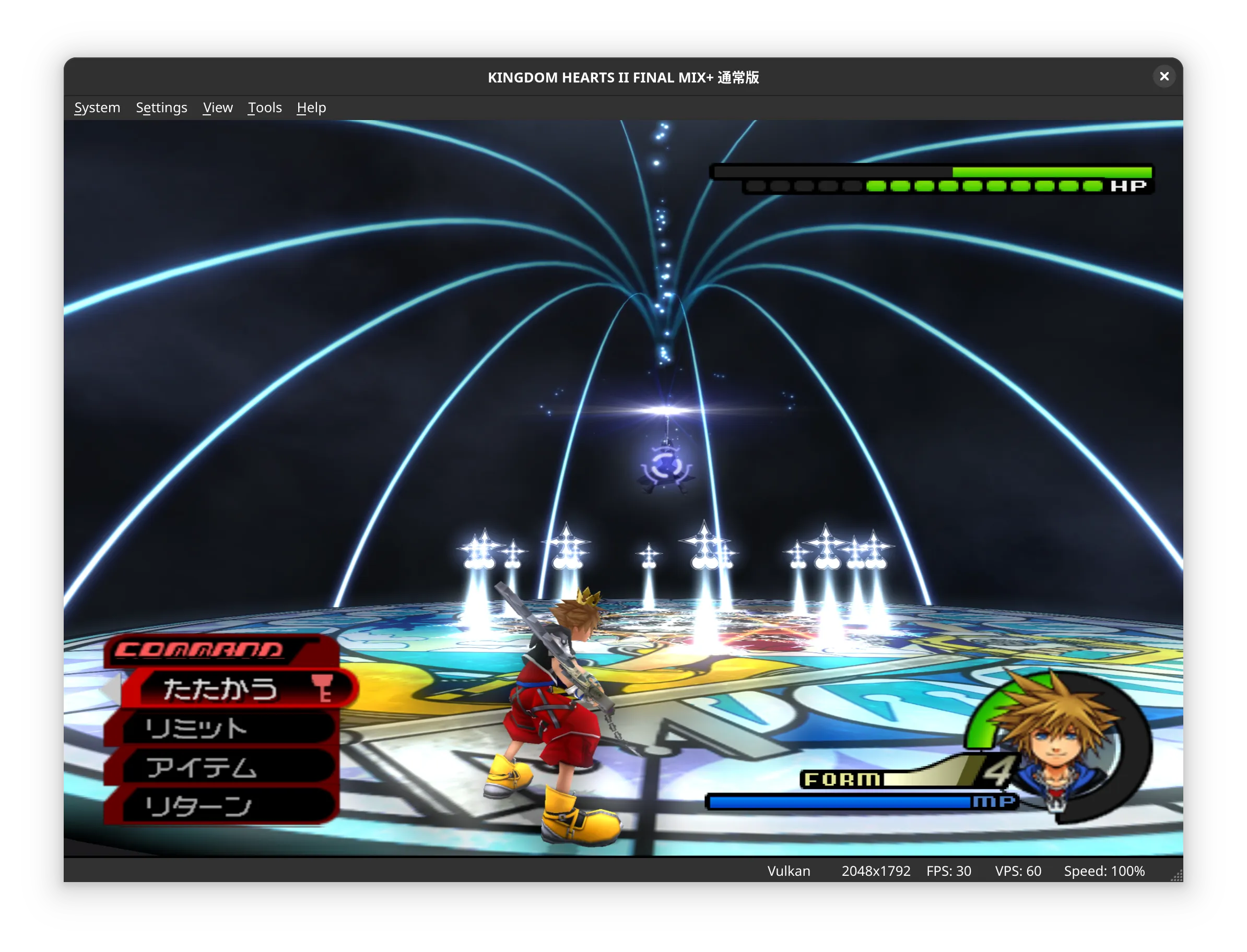Screen dimensions: 1247x952
Task: Open the Settings menu in menu bar
Action: pyautogui.click(x=161, y=108)
